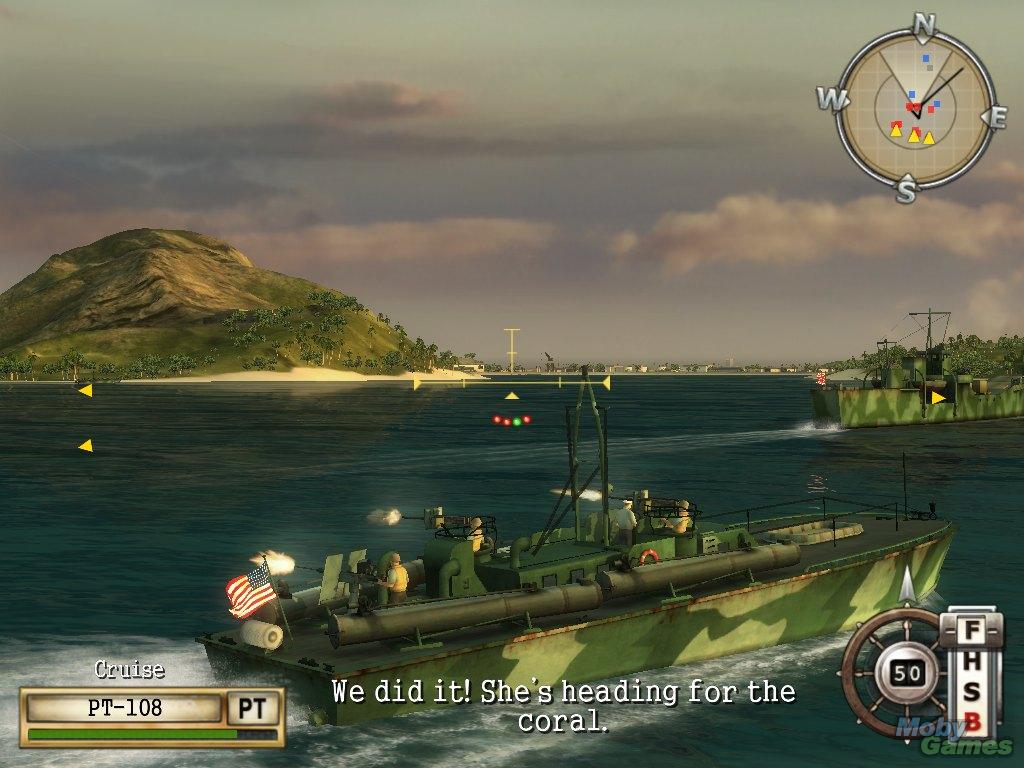Click the compass minimap radar

(x=913, y=108)
